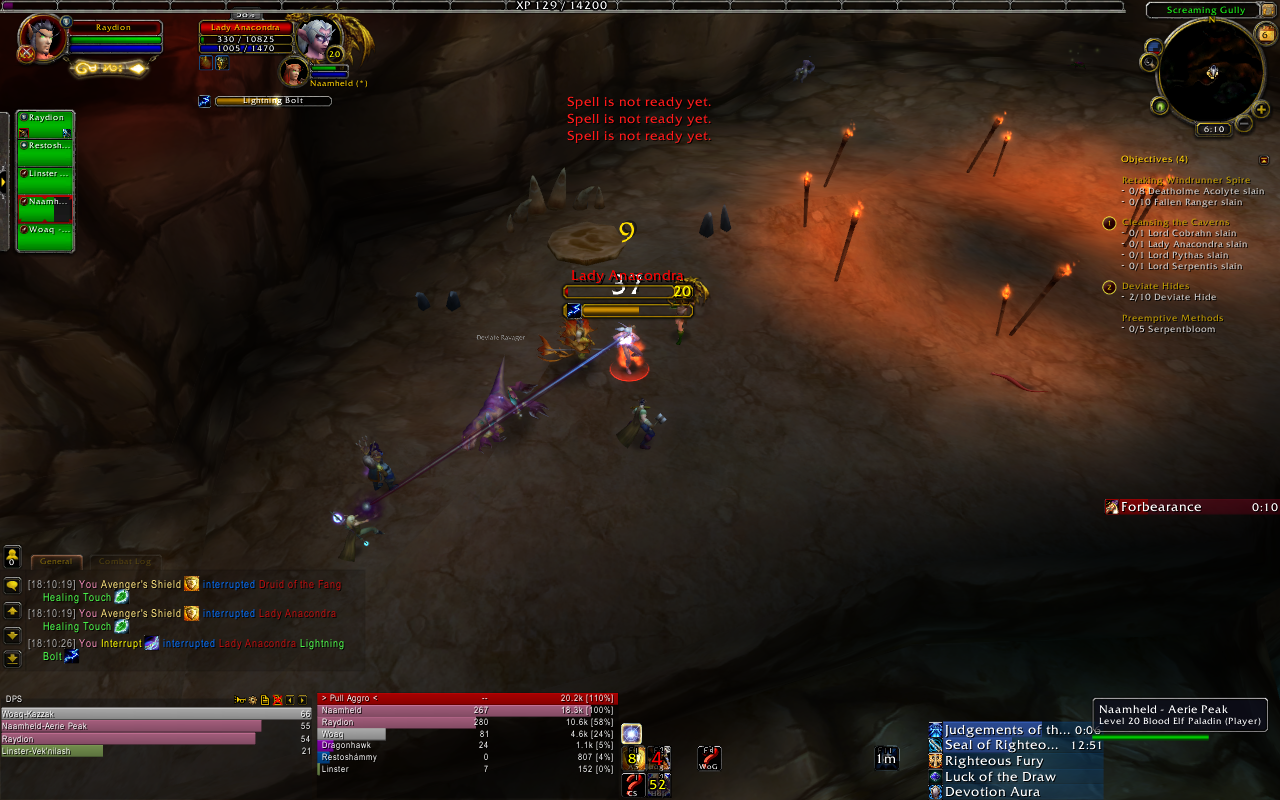Select the General chat tab

point(55,562)
